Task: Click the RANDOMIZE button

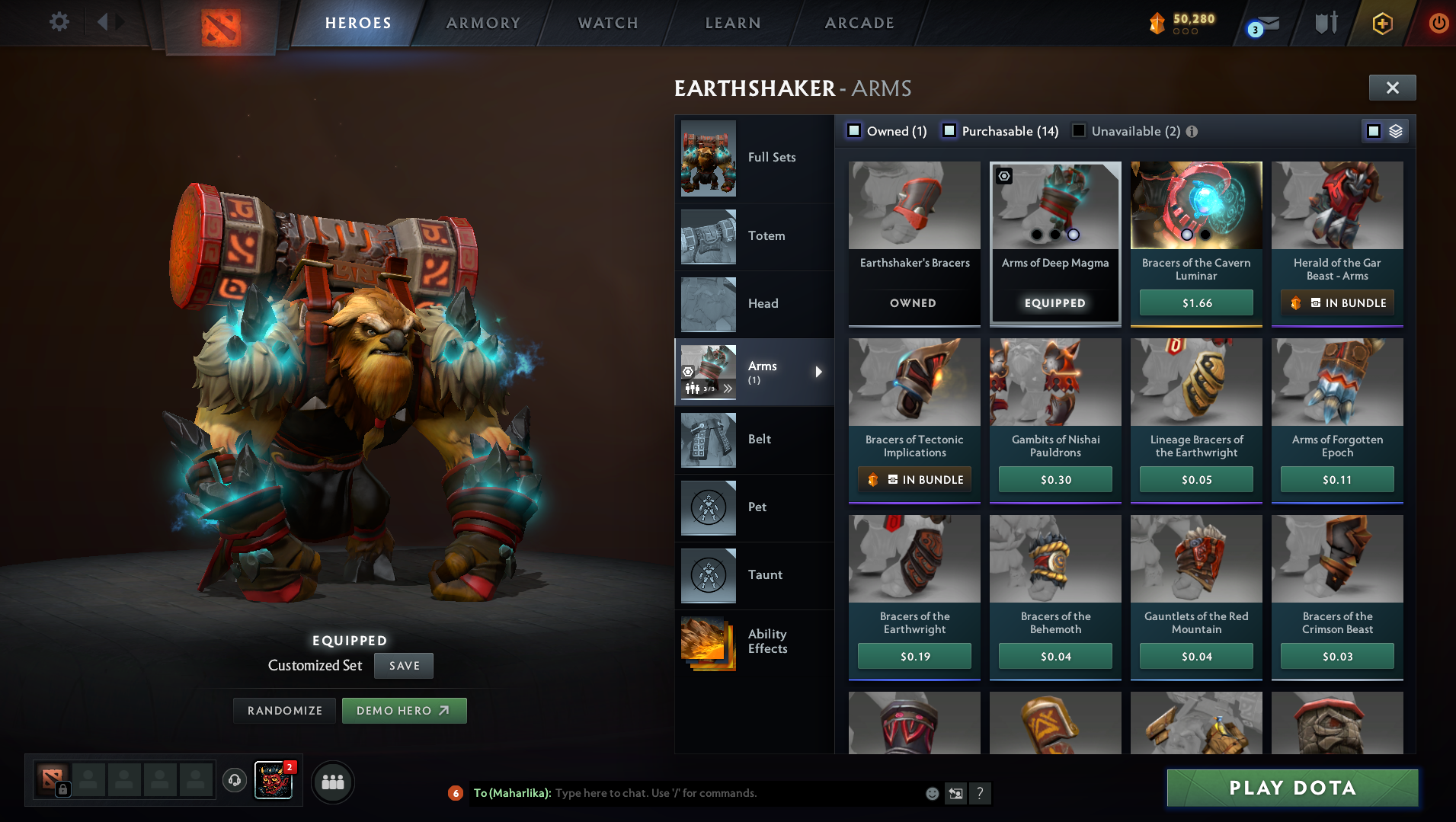Action: [x=284, y=710]
